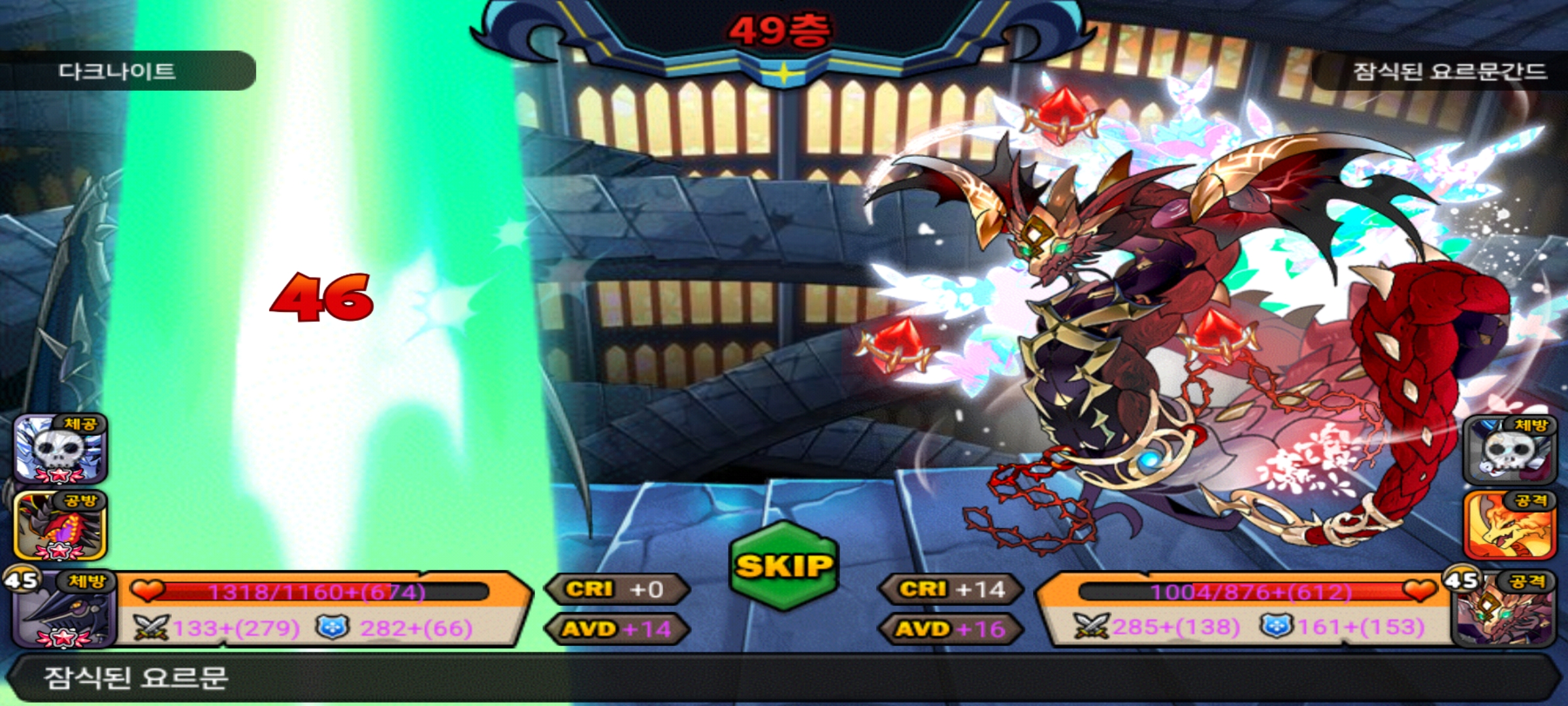Select the blue skull 체공 portrait
Screen dimensions: 1568x706
pos(60,450)
